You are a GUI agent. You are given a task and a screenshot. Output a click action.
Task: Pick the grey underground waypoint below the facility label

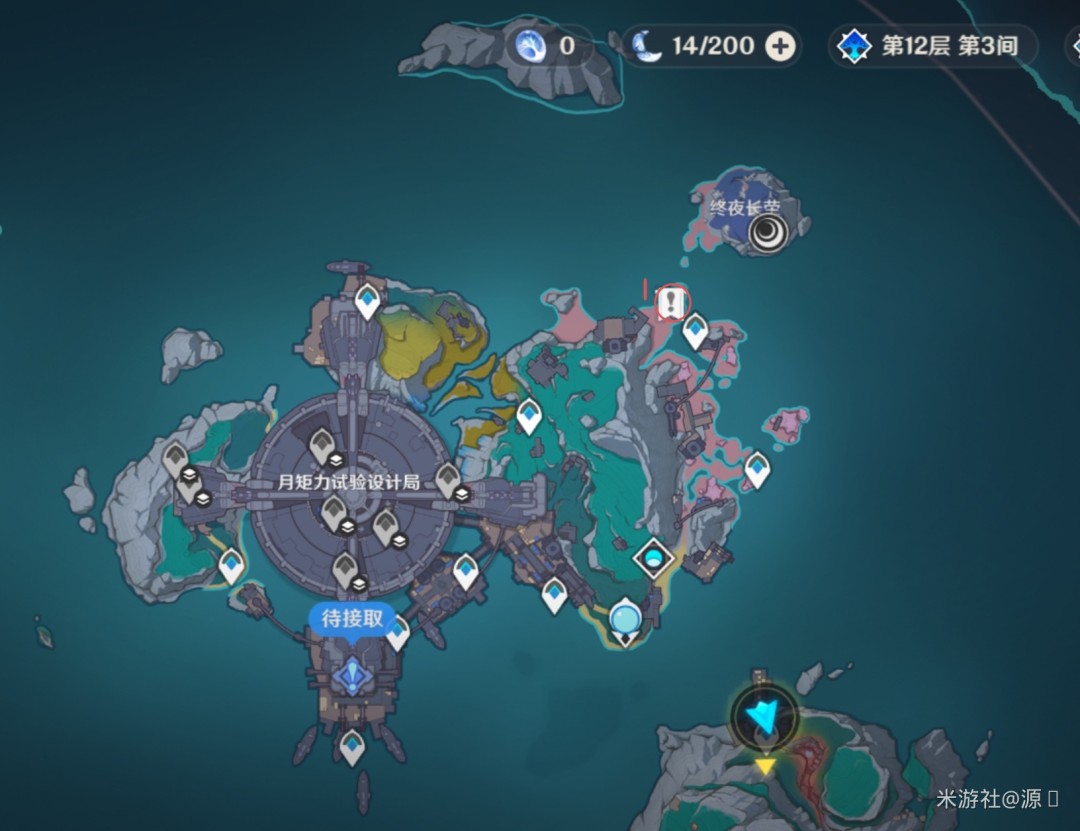(x=334, y=513)
